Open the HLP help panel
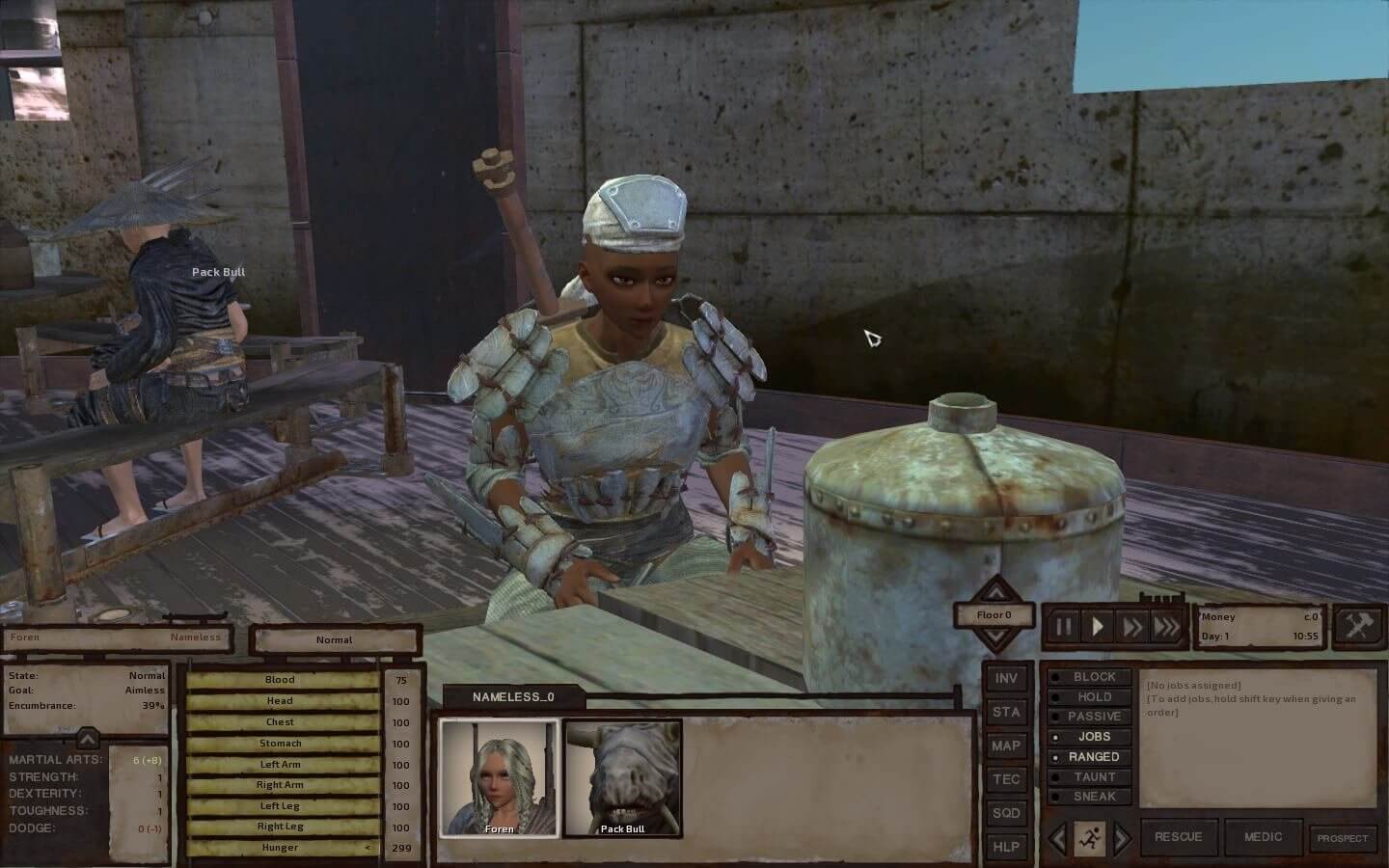1389x868 pixels. point(1006,847)
